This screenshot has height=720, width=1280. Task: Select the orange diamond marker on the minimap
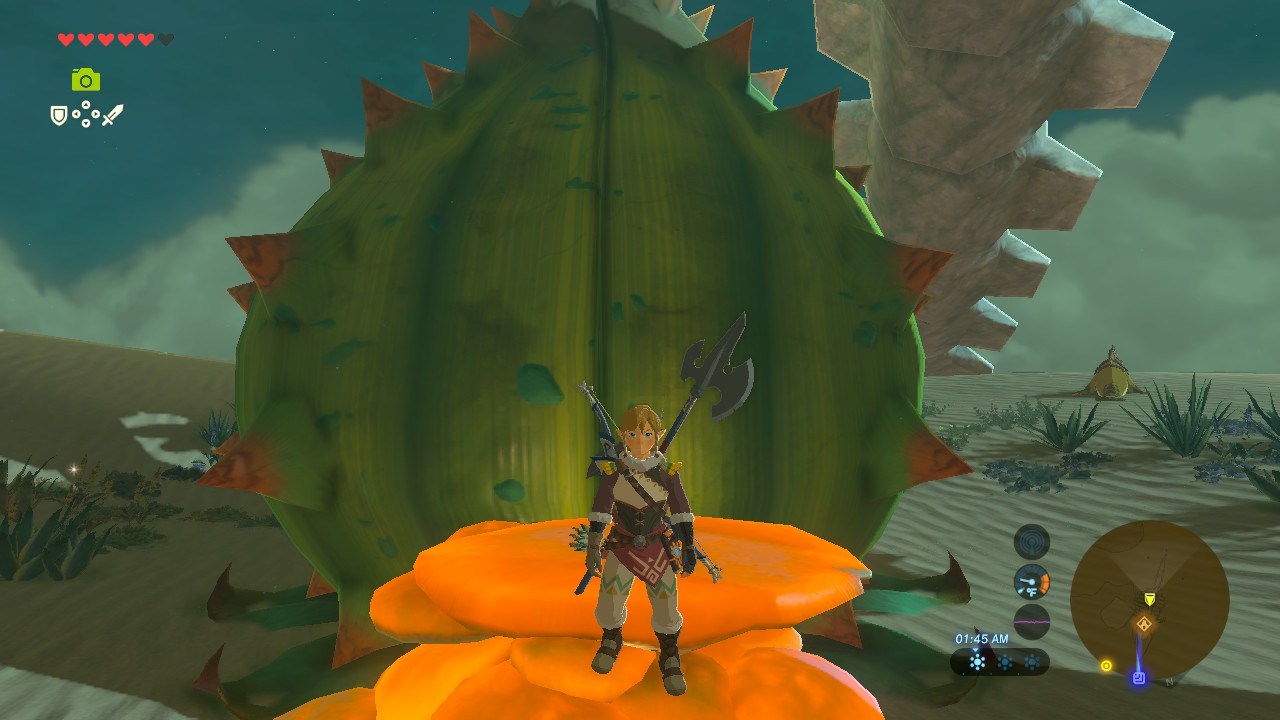tap(1144, 625)
